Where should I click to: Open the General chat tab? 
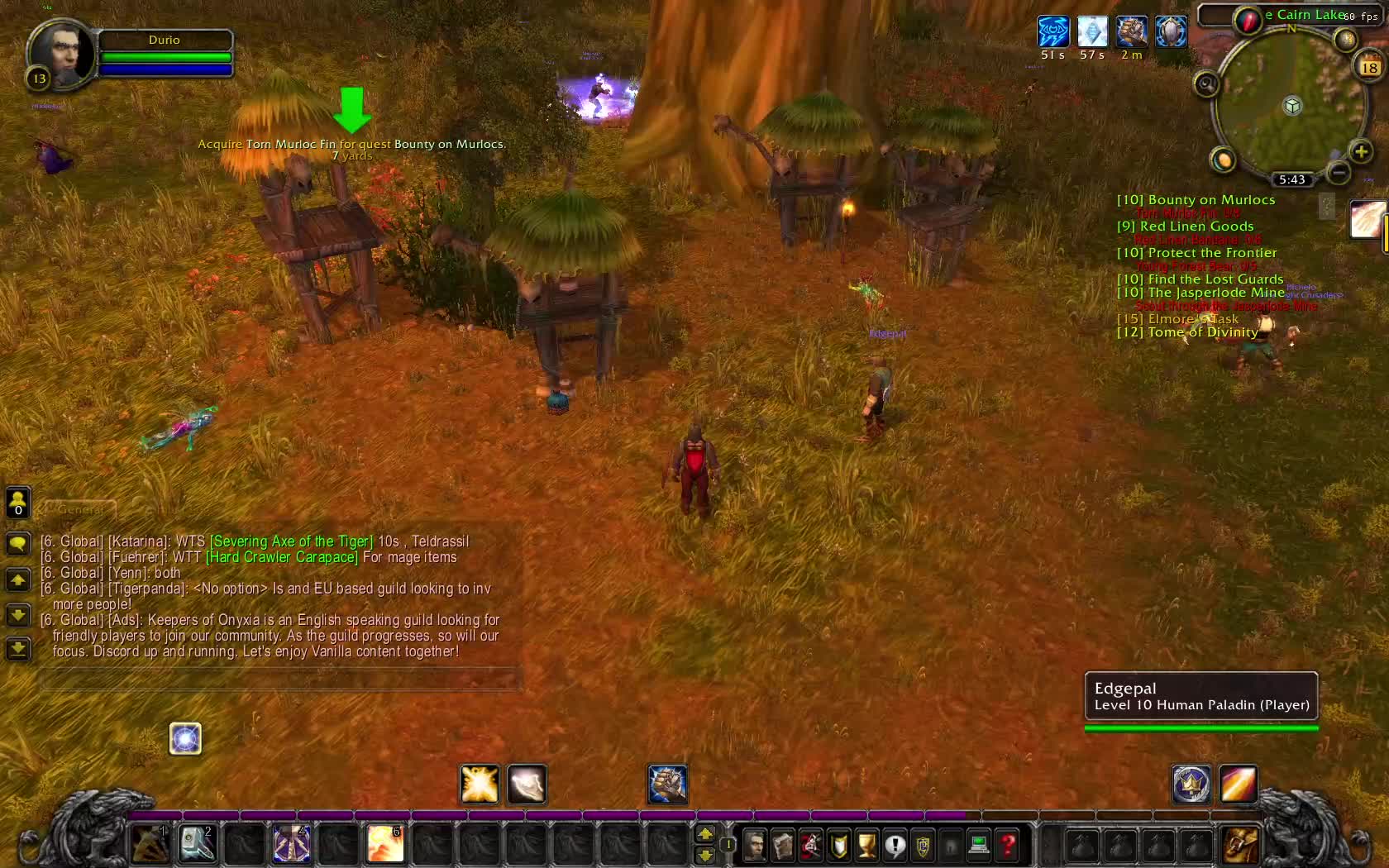[80, 510]
